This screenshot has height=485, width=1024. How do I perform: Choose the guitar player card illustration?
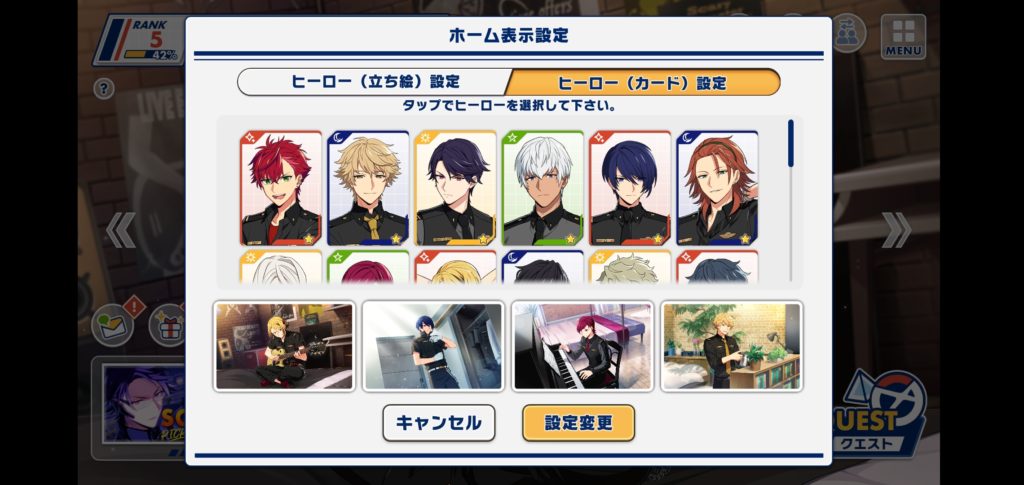(284, 346)
